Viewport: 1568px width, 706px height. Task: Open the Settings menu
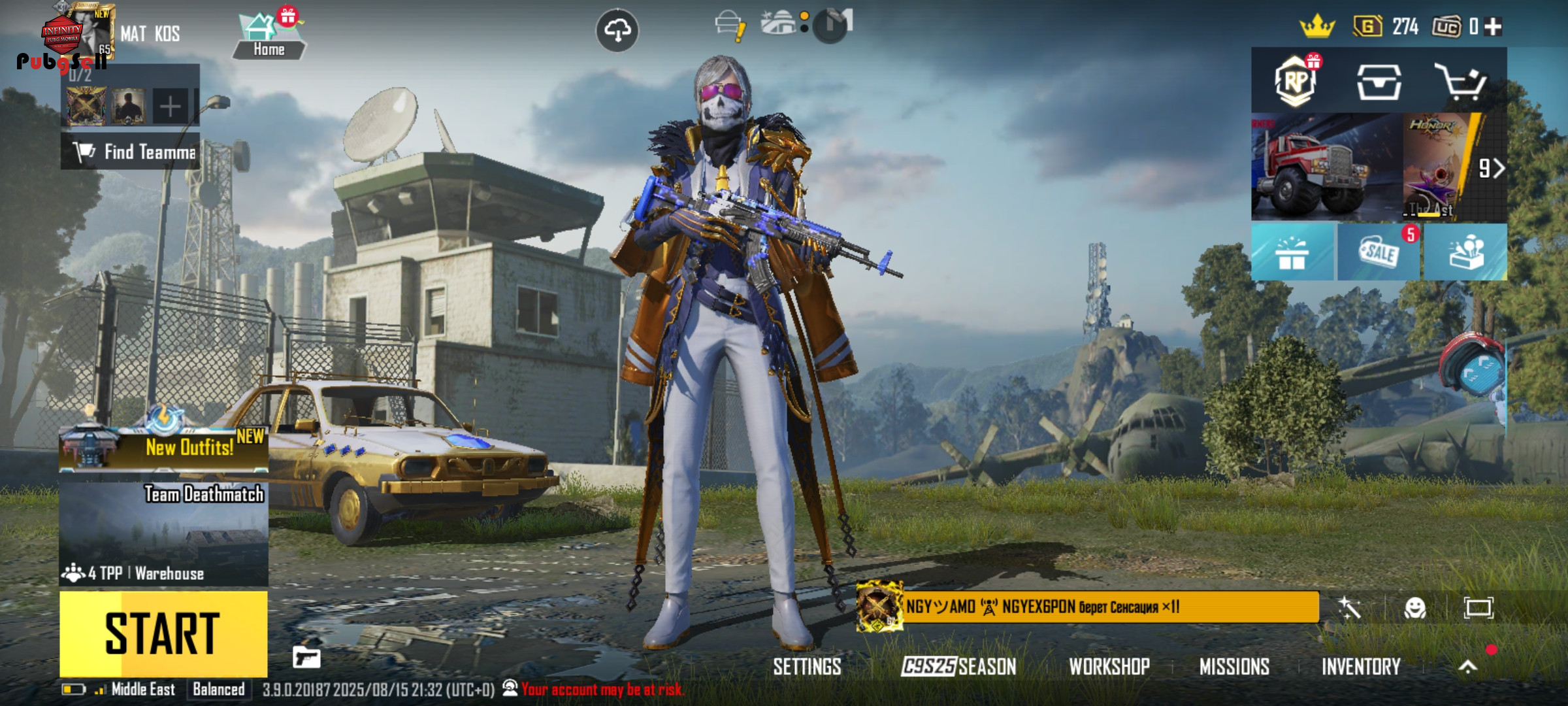pyautogui.click(x=807, y=667)
